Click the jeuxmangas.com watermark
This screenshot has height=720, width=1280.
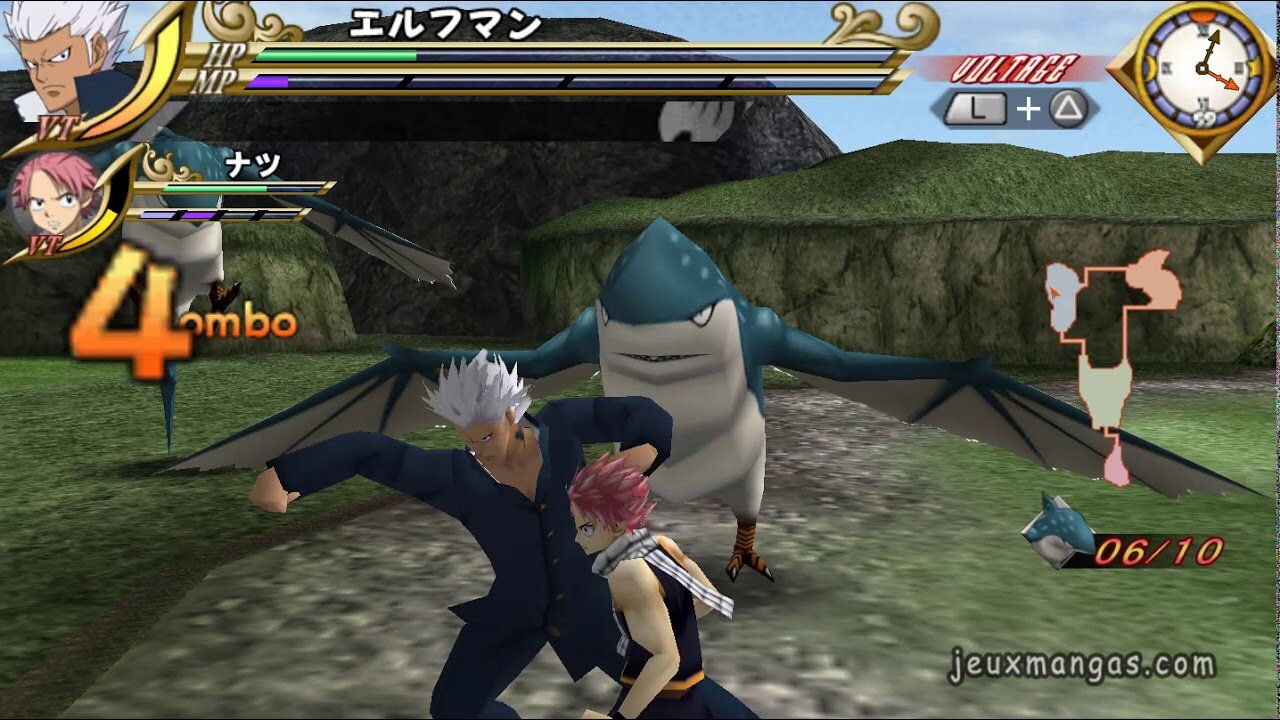[1080, 666]
